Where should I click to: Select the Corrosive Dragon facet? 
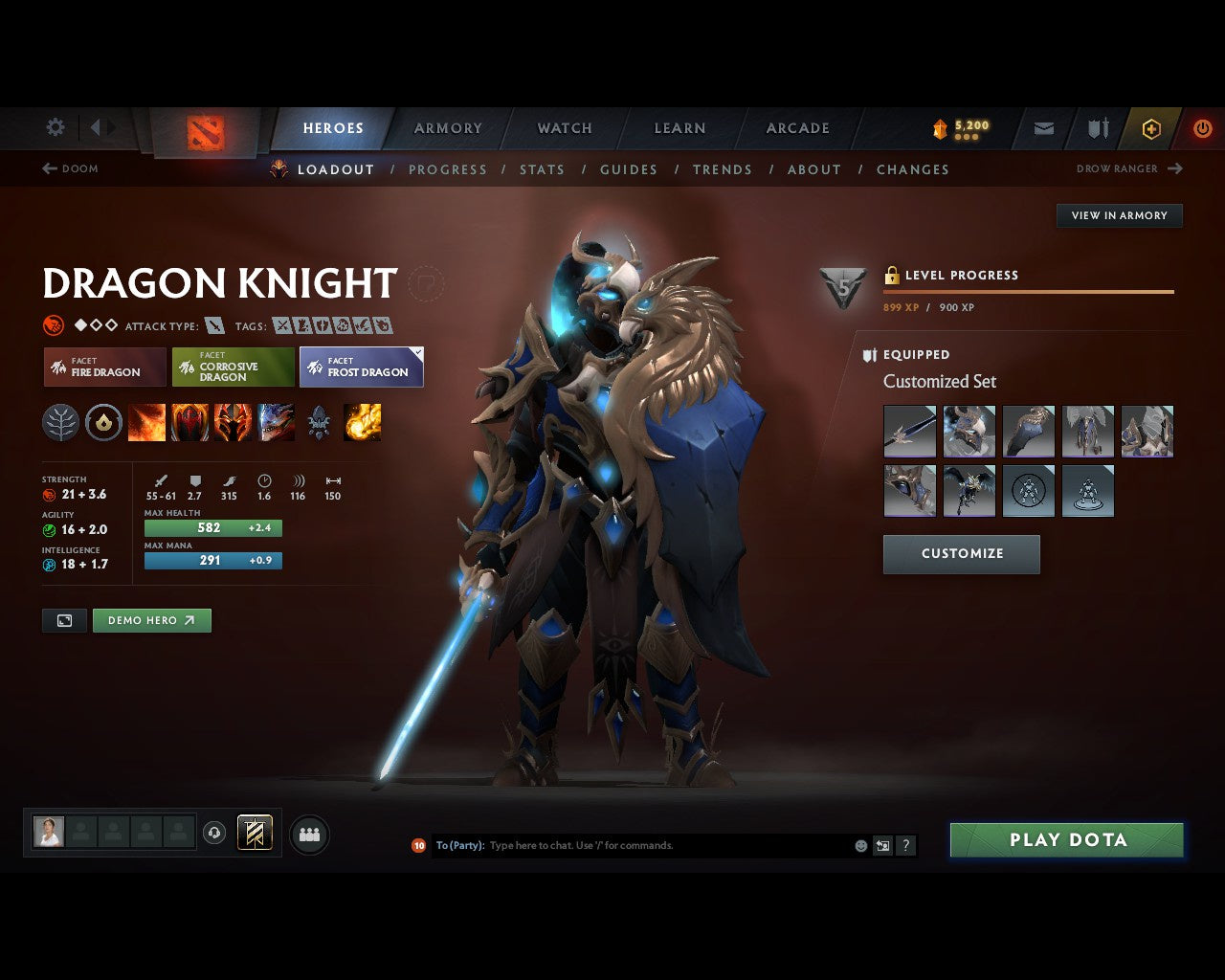[x=233, y=367]
